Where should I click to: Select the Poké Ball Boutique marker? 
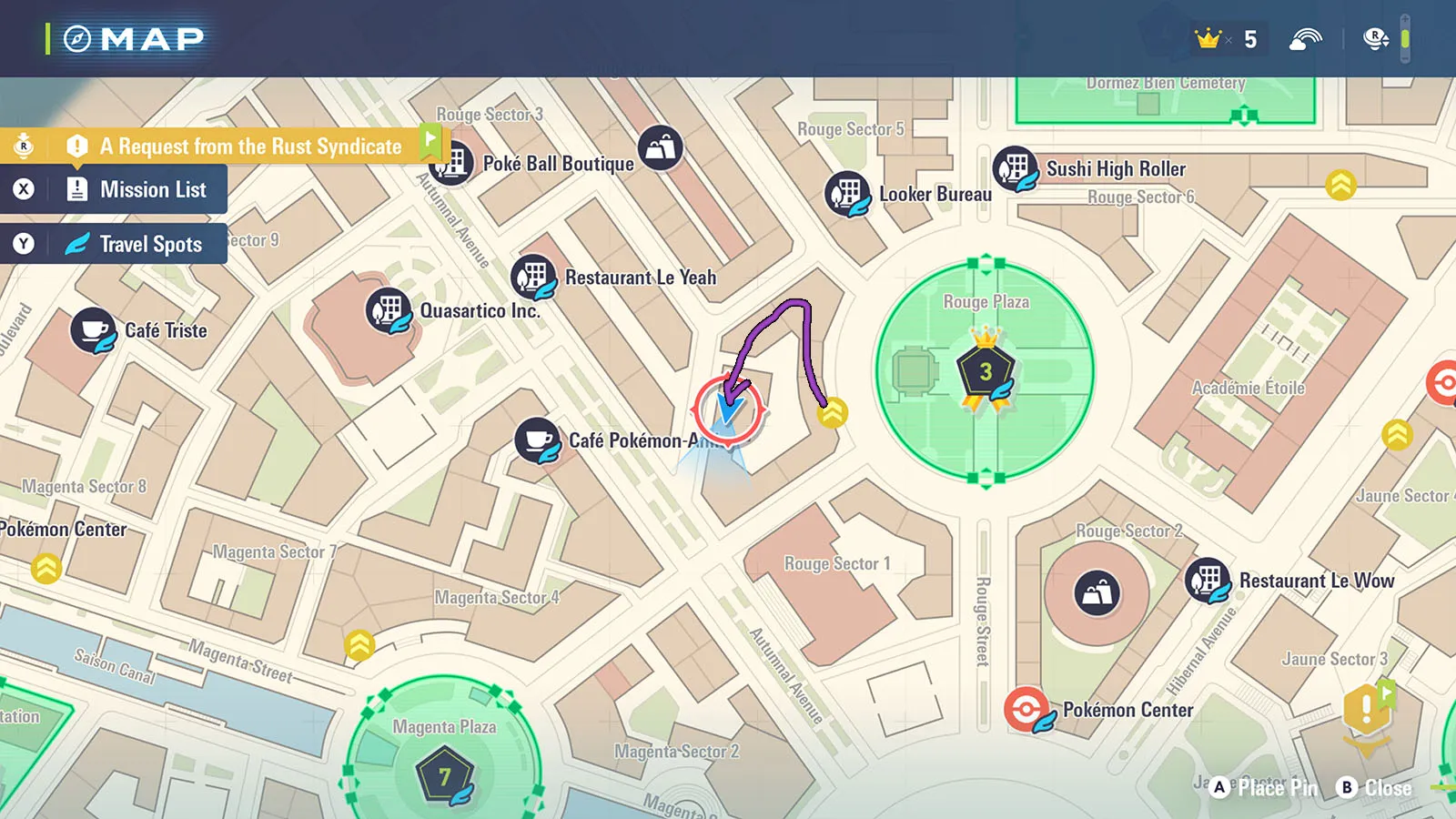(452, 163)
